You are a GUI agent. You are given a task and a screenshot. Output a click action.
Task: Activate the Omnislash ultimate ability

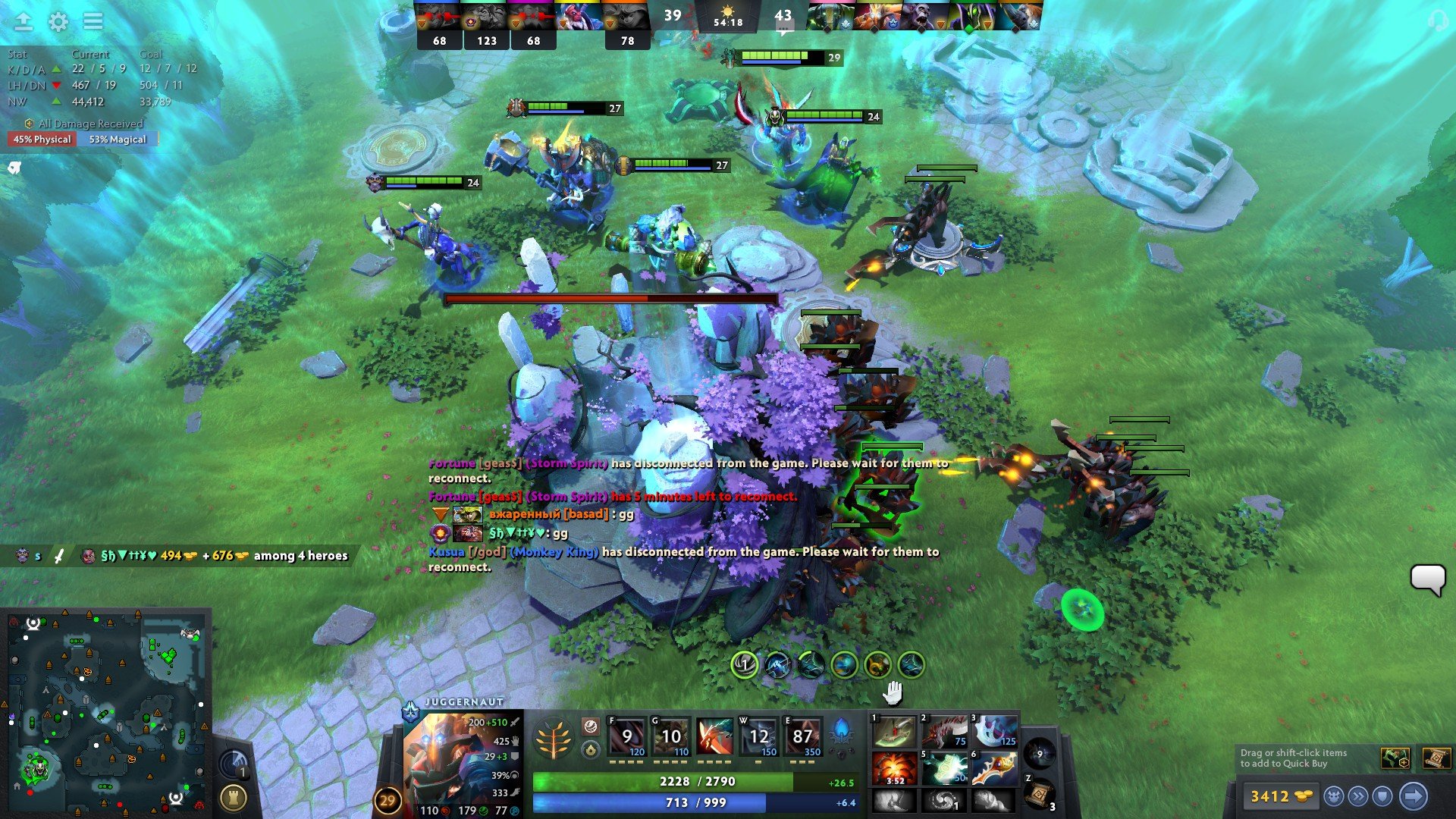pyautogui.click(x=802, y=737)
